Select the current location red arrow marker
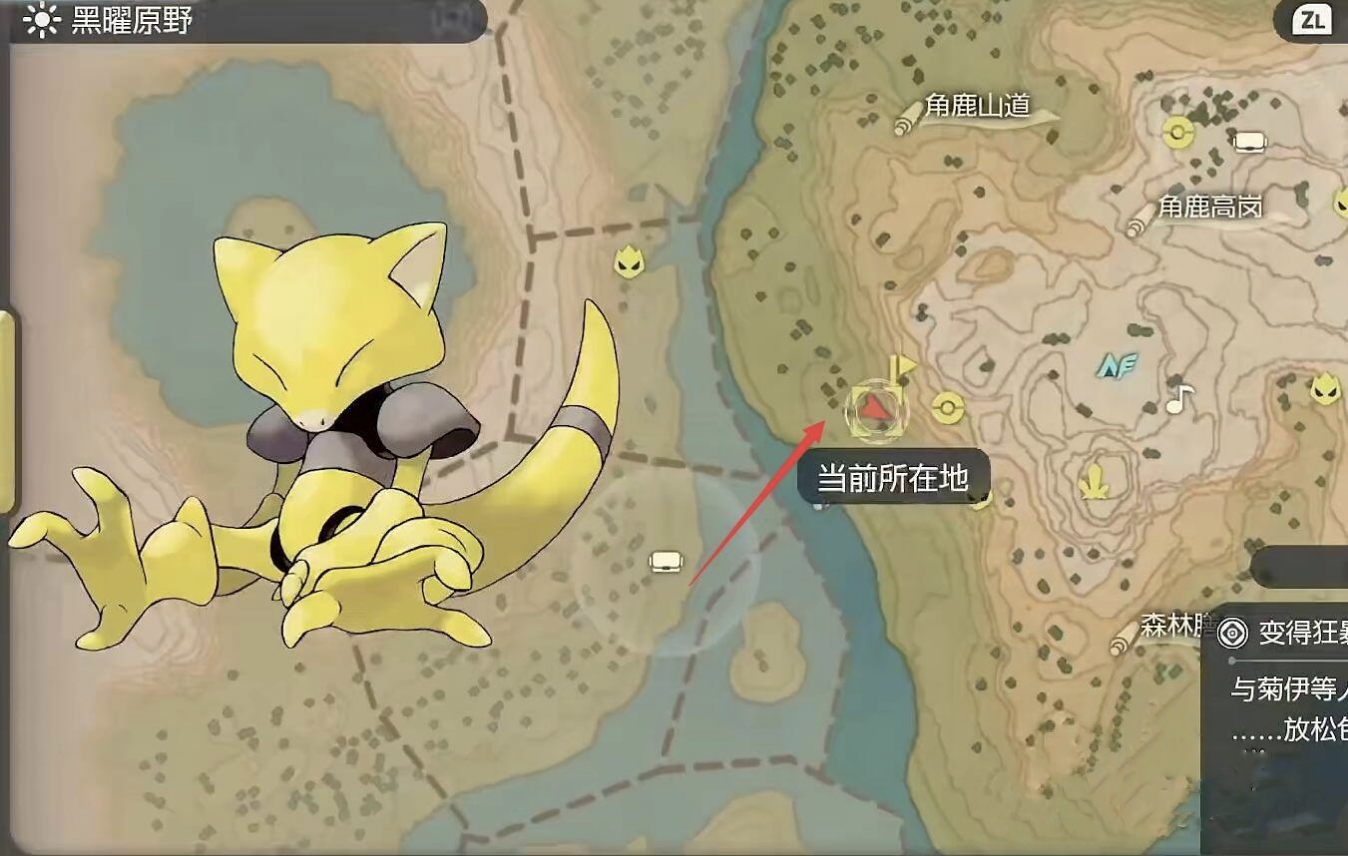Screen dimensions: 1348x856 [x=876, y=408]
